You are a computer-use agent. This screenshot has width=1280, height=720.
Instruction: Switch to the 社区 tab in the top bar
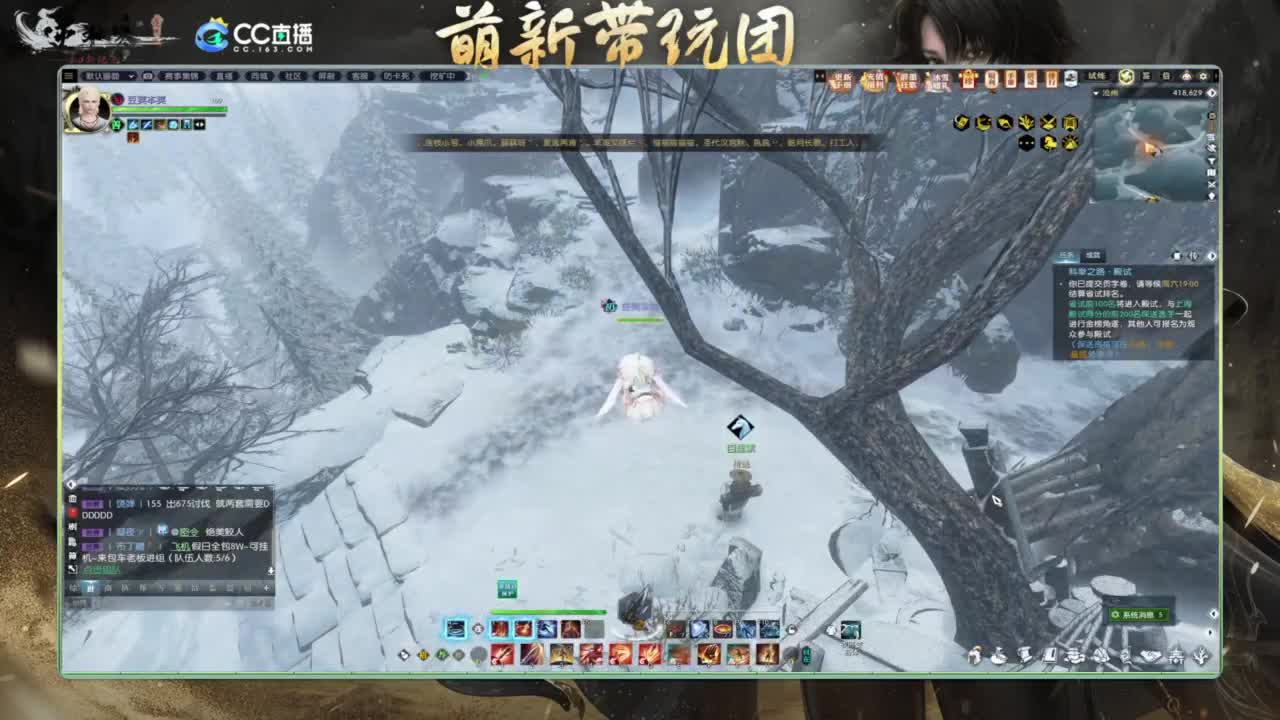(293, 75)
